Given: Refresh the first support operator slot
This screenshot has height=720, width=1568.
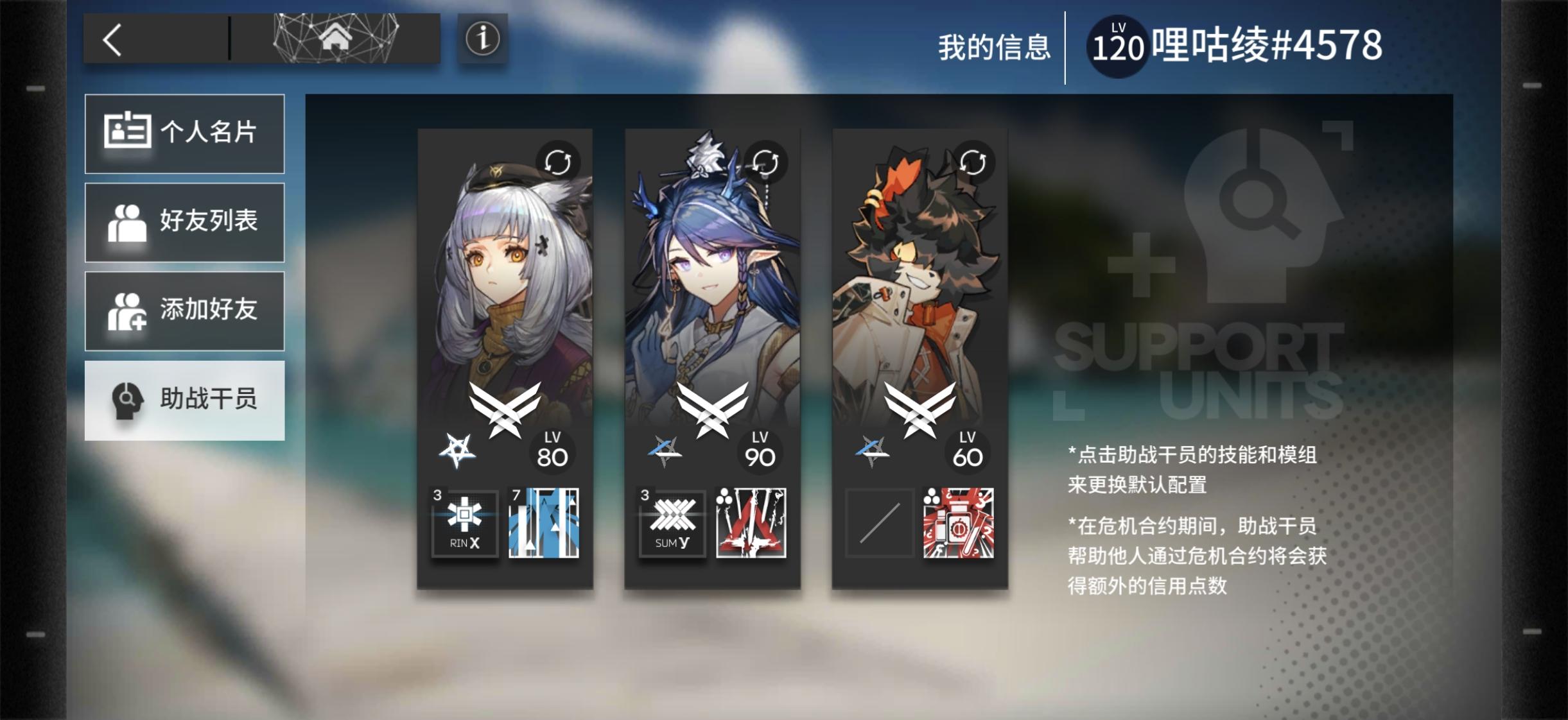Looking at the screenshot, I should (557, 162).
